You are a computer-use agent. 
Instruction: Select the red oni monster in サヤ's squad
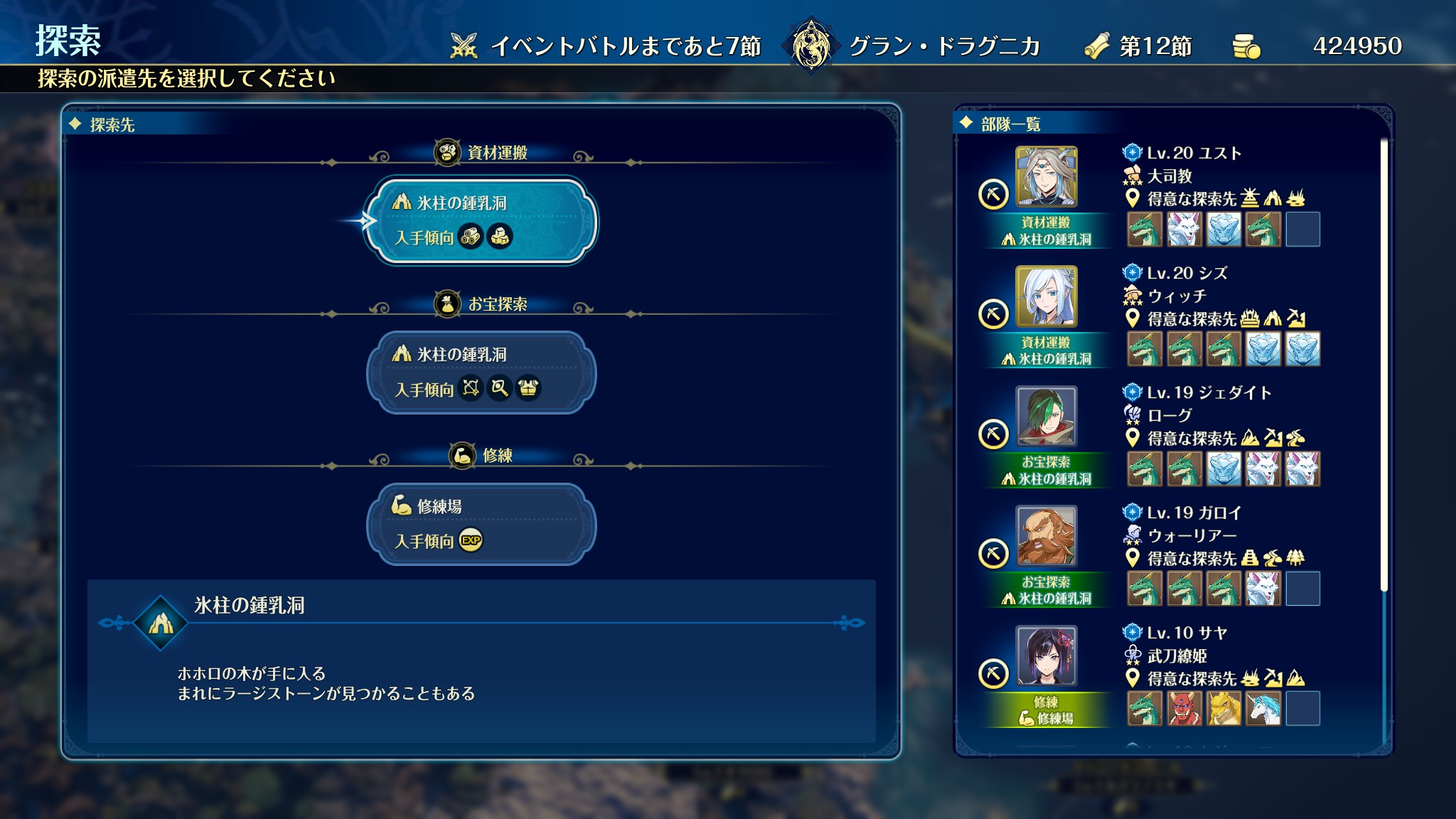click(1184, 709)
